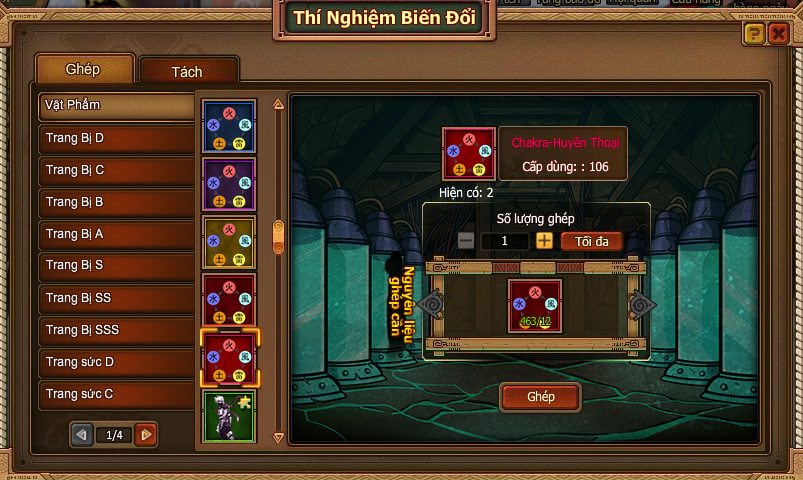Viewport: 803px width, 480px height.
Task: Show the Trang Bị SSS category
Action: click(116, 330)
